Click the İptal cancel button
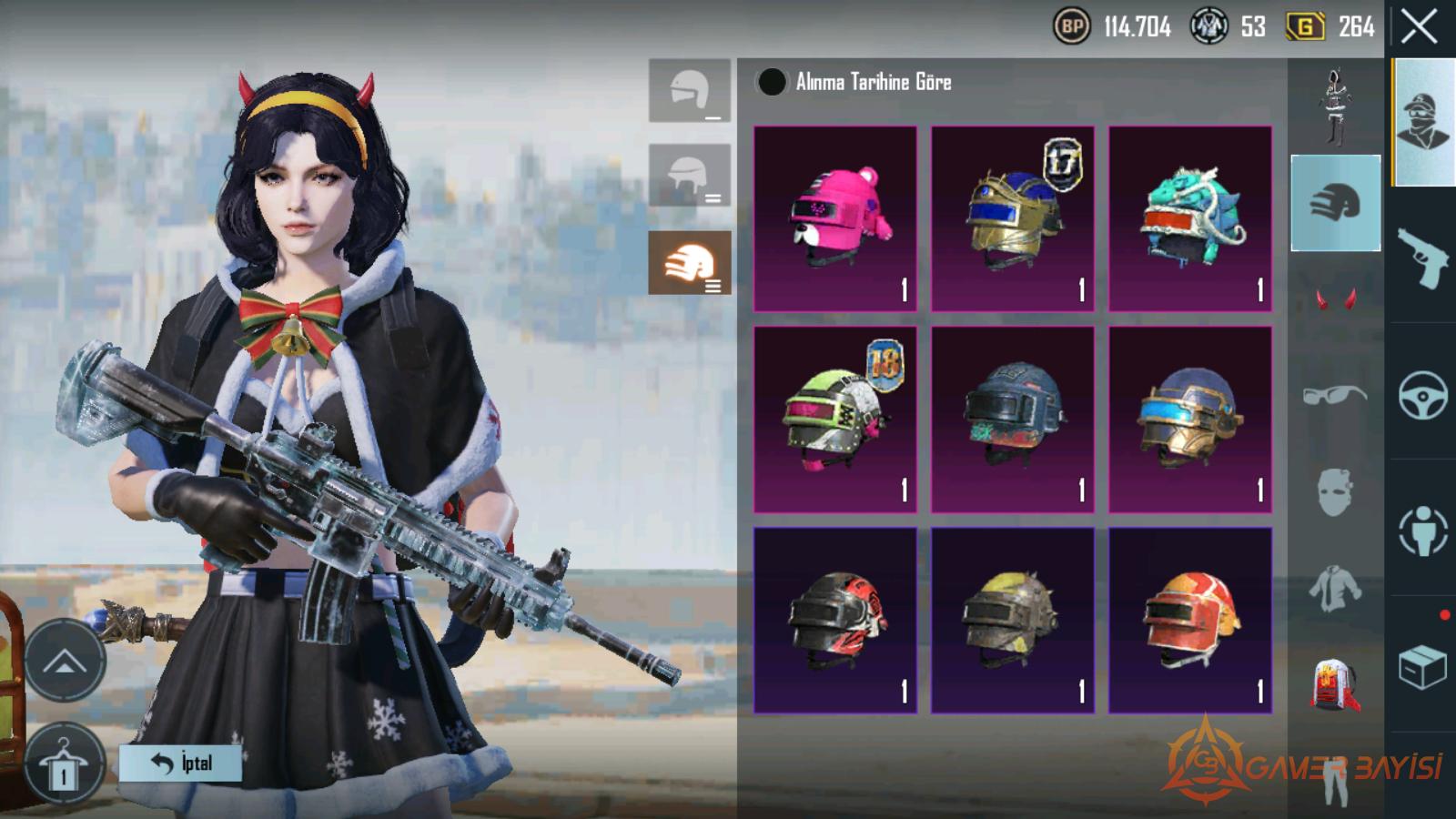This screenshot has width=1456, height=819. point(180,763)
